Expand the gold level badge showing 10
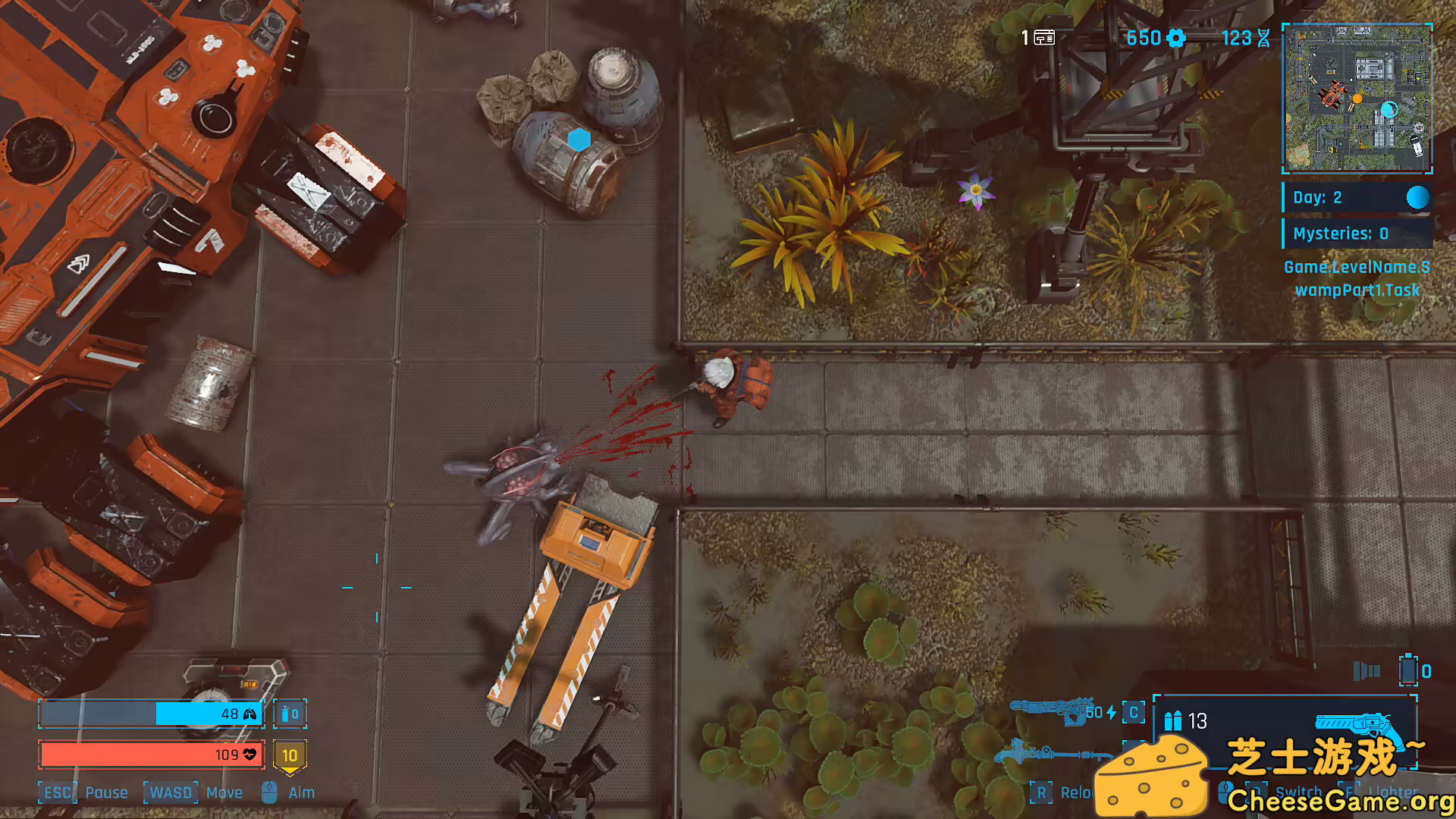 (x=290, y=755)
